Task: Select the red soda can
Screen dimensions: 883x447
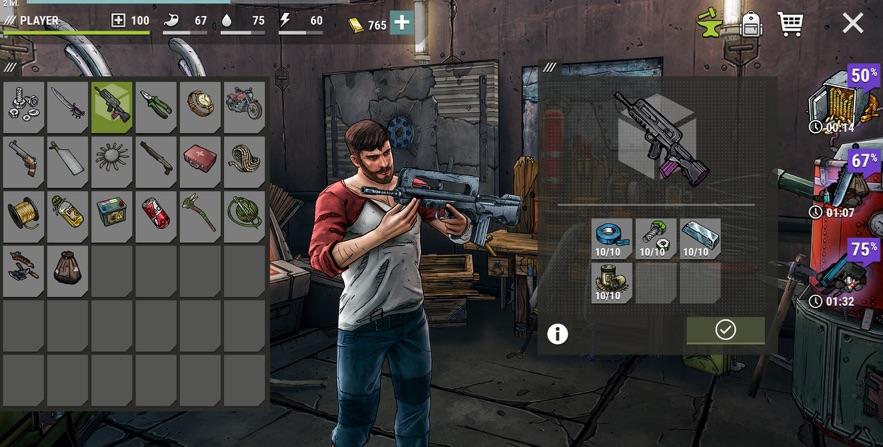Action: 156,213
